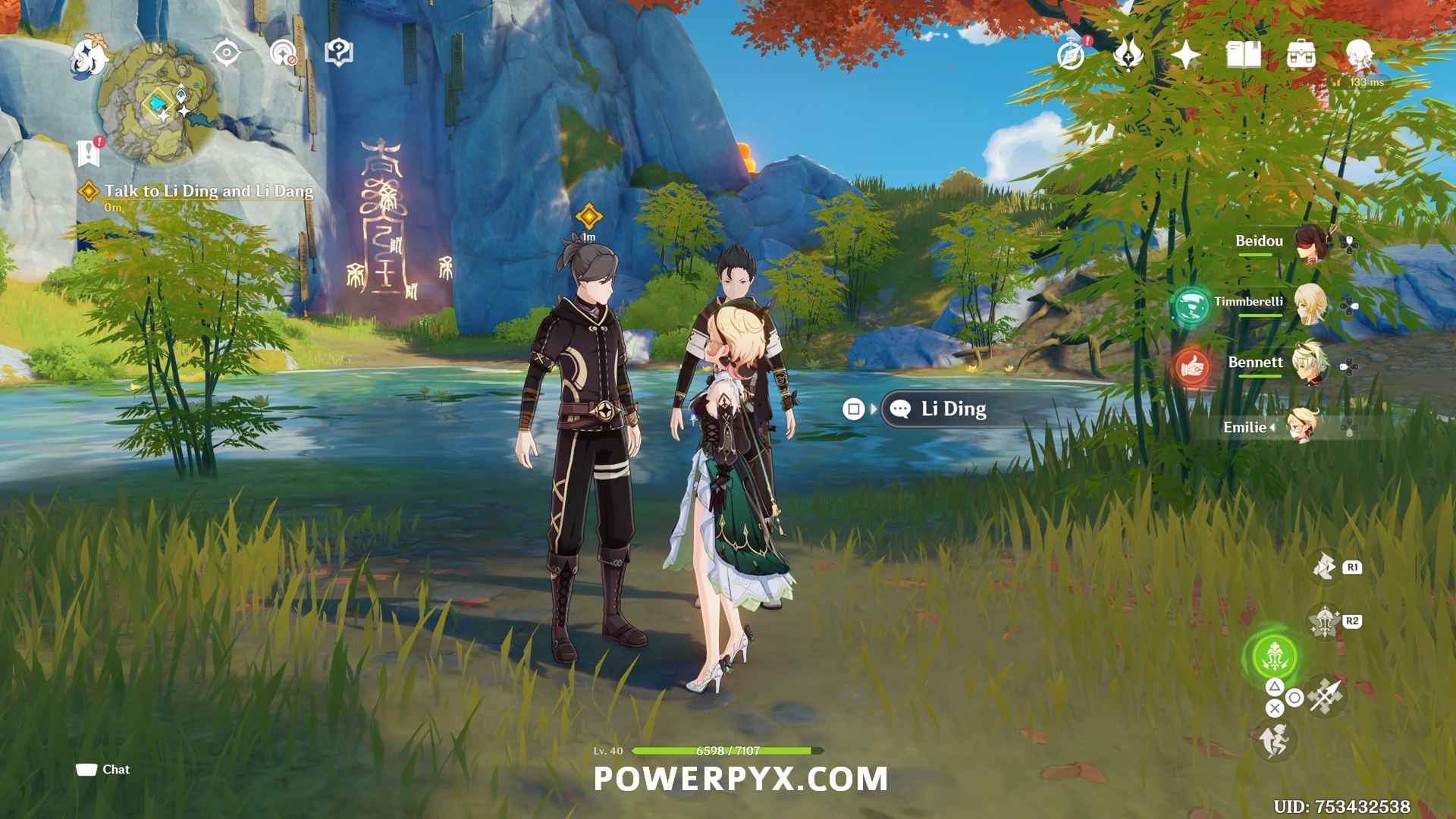Activate the sprint dash icon

[1274, 740]
